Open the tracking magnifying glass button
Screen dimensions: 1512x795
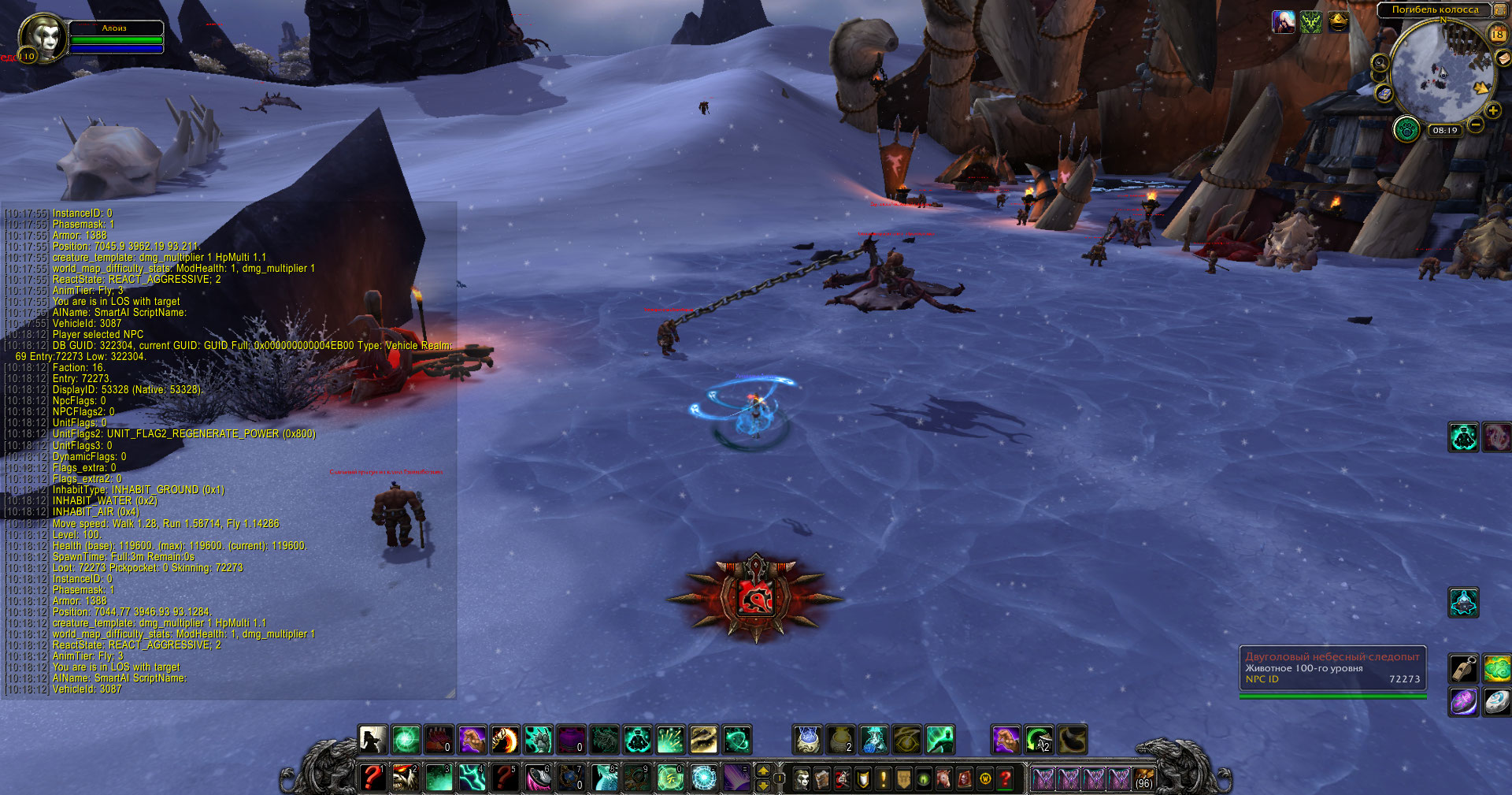1380,62
